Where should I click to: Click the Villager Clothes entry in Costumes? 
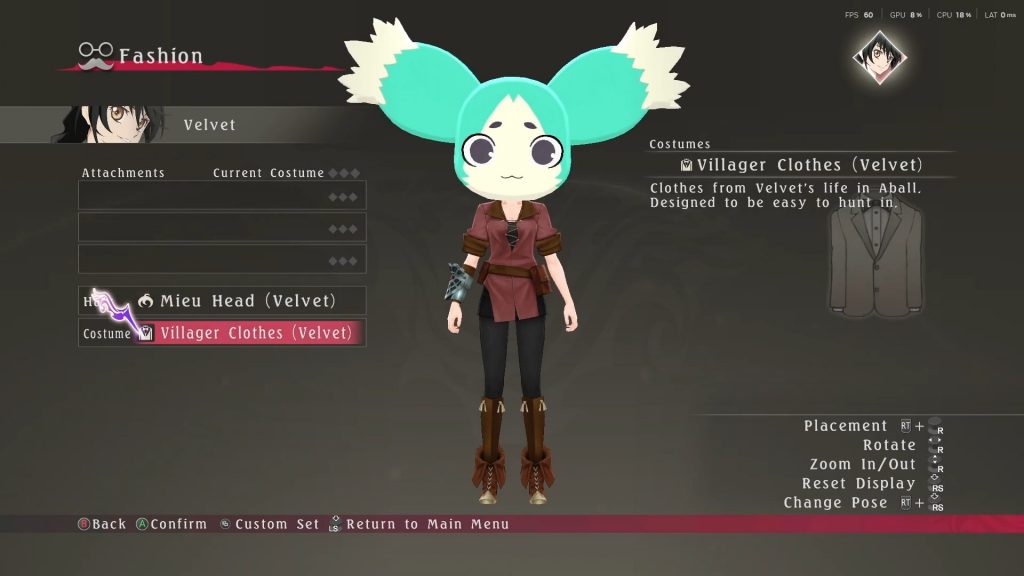click(x=800, y=165)
